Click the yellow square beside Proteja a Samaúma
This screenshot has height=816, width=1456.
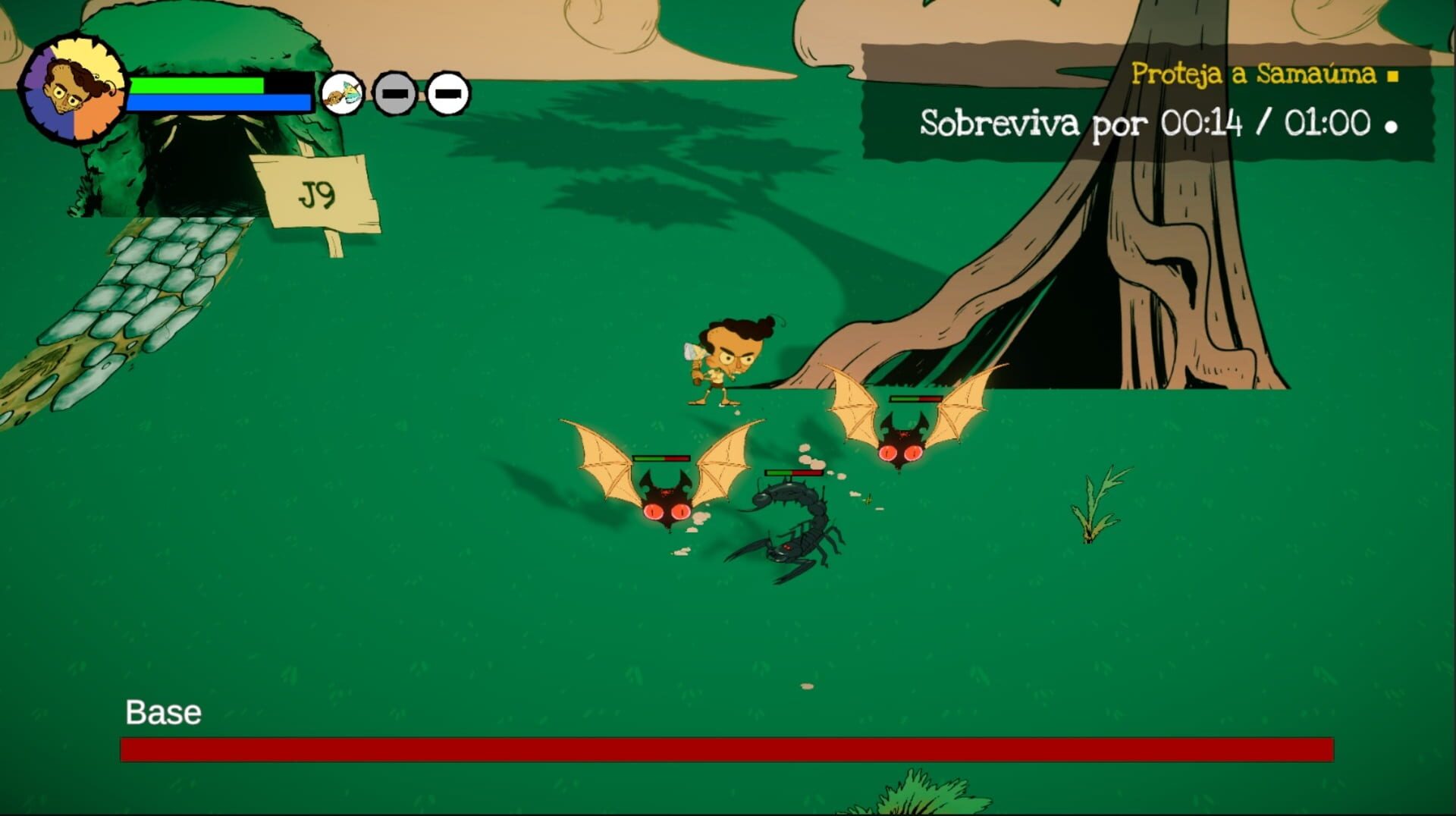pos(1393,77)
